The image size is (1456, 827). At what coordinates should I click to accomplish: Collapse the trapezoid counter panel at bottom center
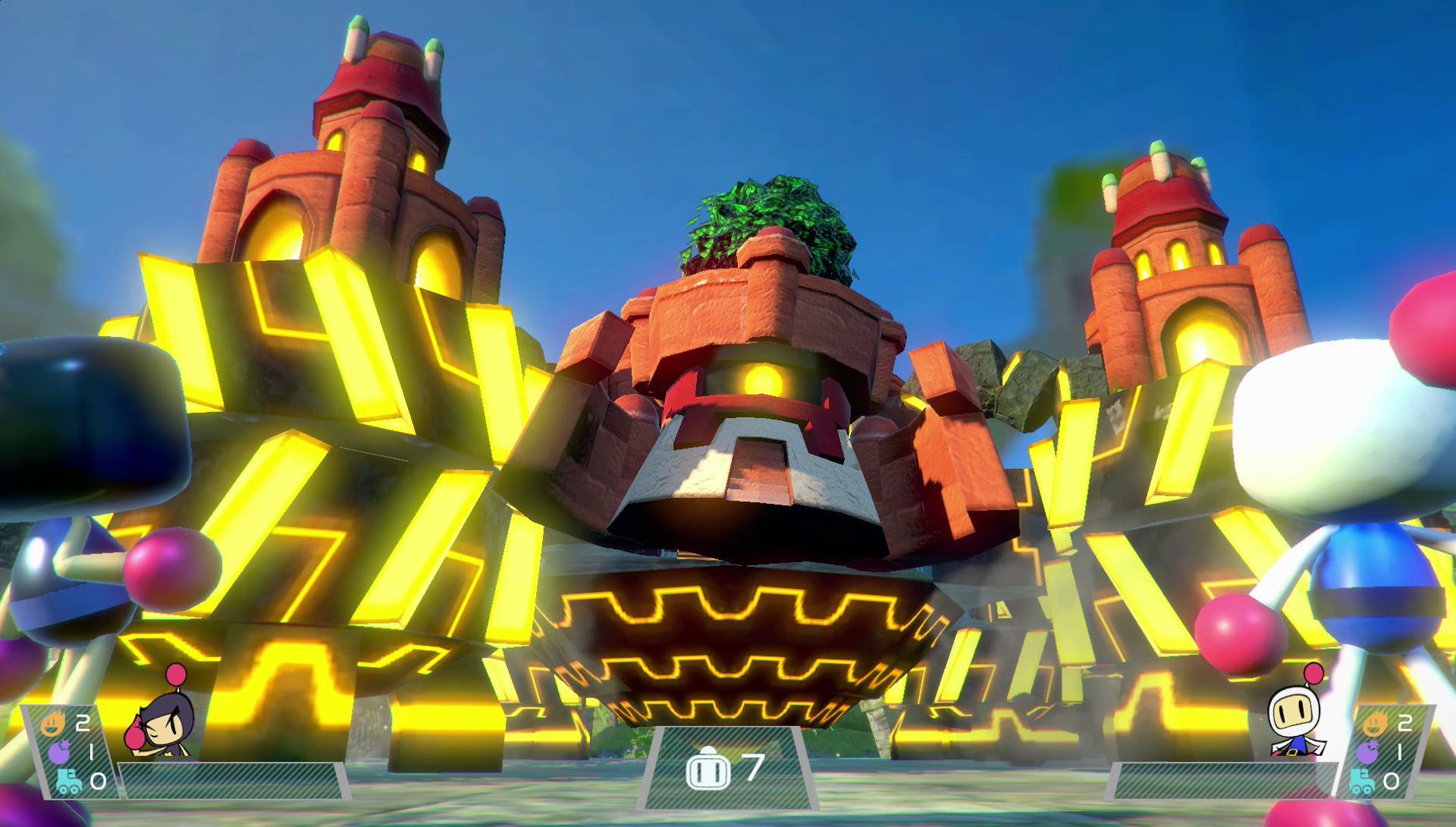tap(728, 770)
